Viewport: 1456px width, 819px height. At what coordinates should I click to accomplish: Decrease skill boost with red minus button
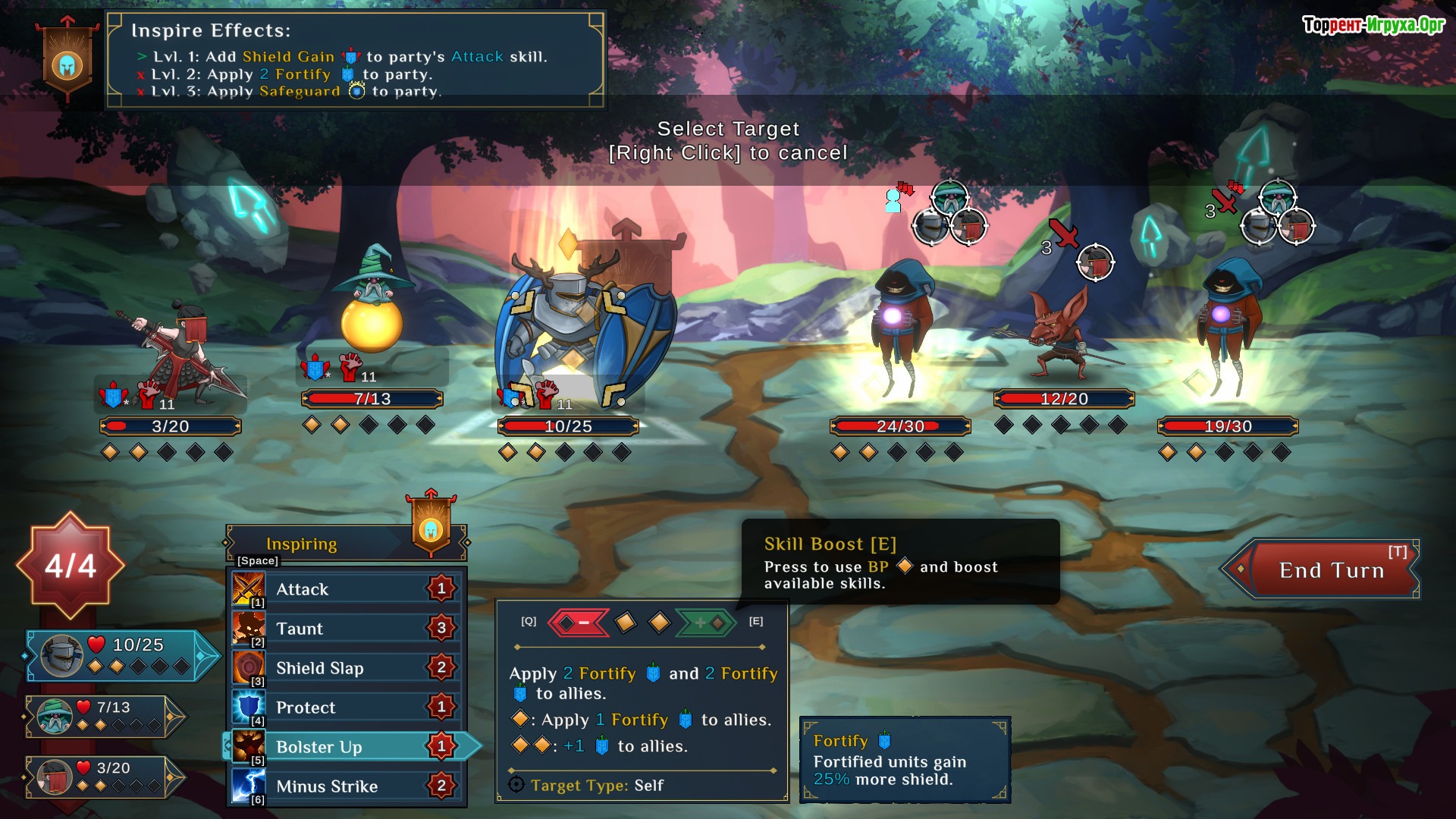click(579, 623)
